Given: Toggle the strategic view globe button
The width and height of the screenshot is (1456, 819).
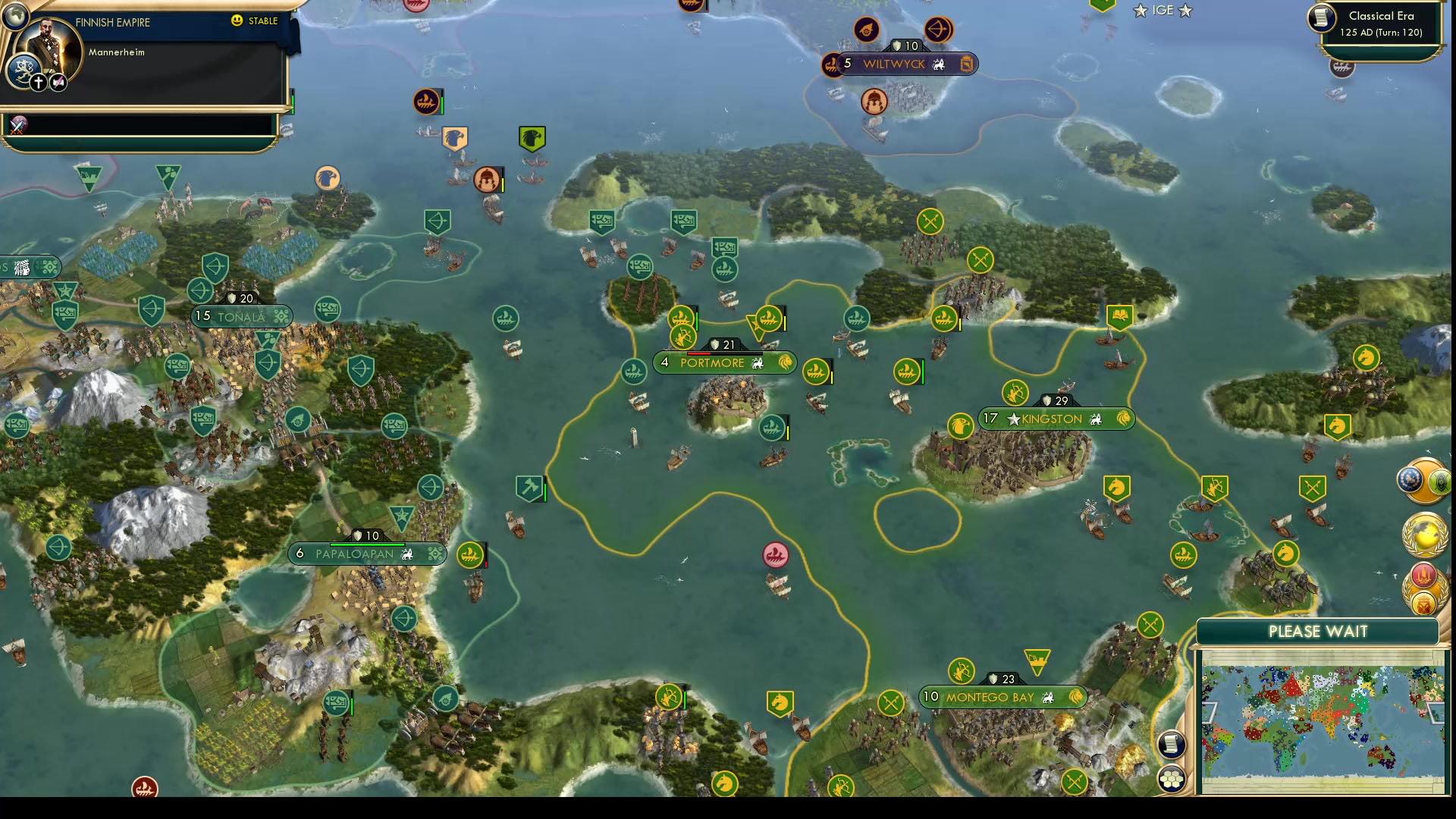Looking at the screenshot, I should (15, 15).
